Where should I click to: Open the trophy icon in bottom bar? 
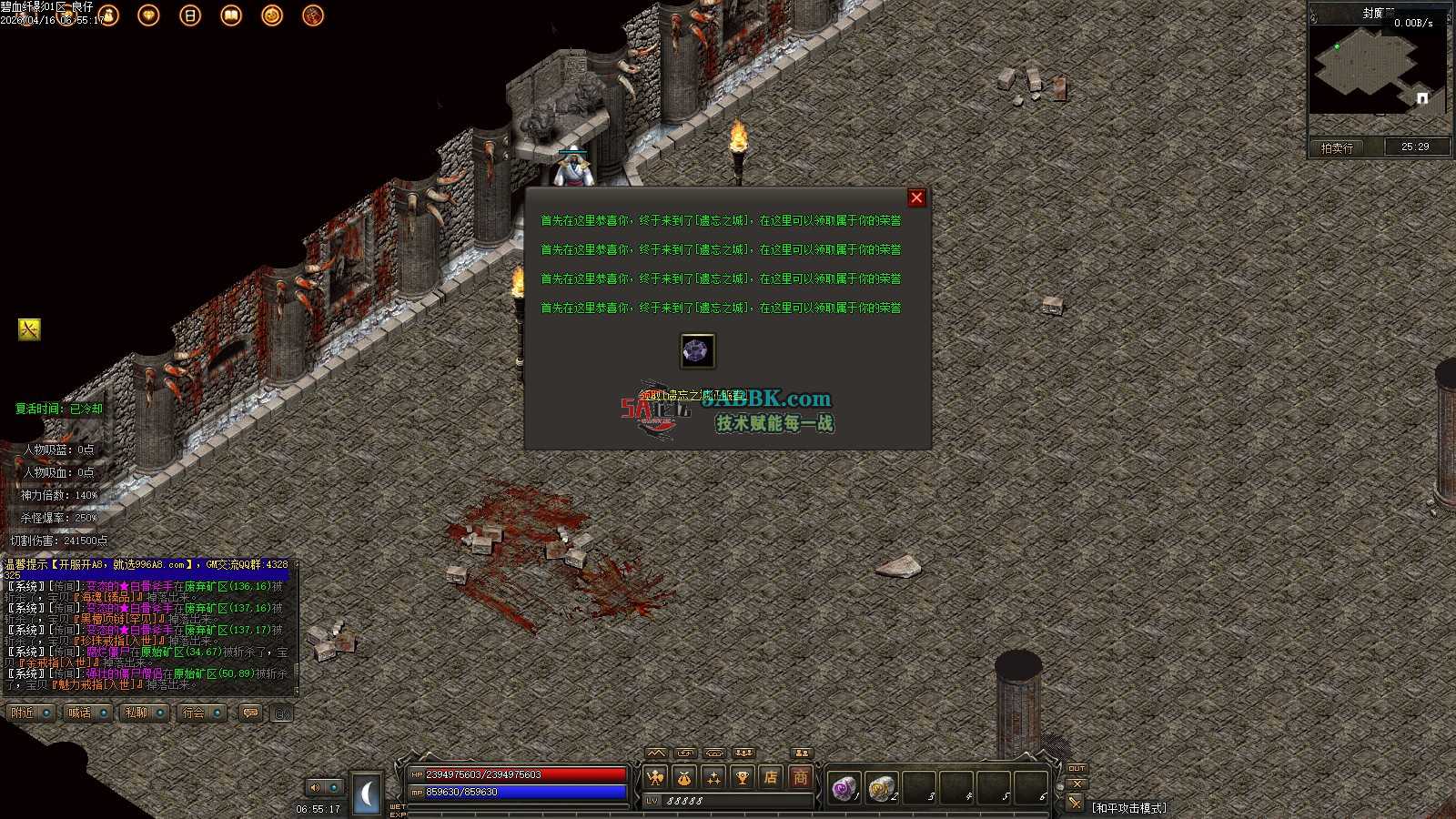click(743, 777)
